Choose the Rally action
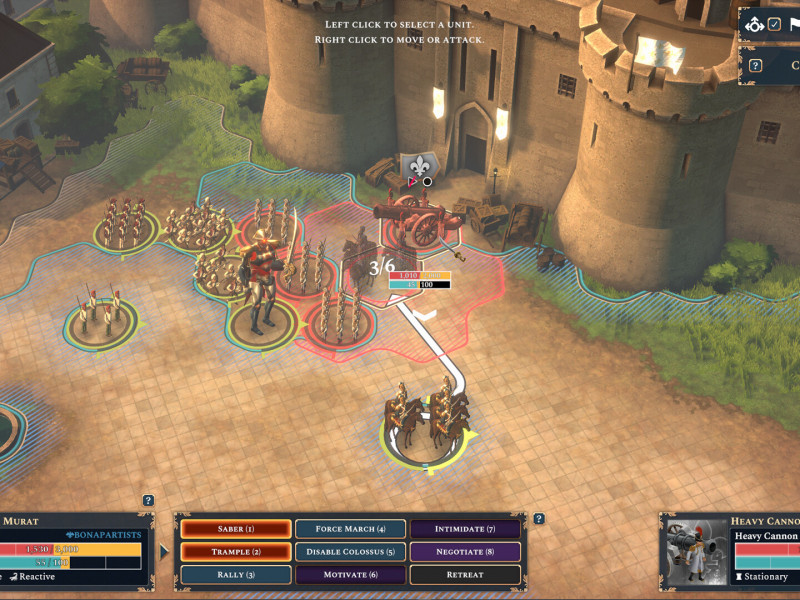 click(236, 575)
